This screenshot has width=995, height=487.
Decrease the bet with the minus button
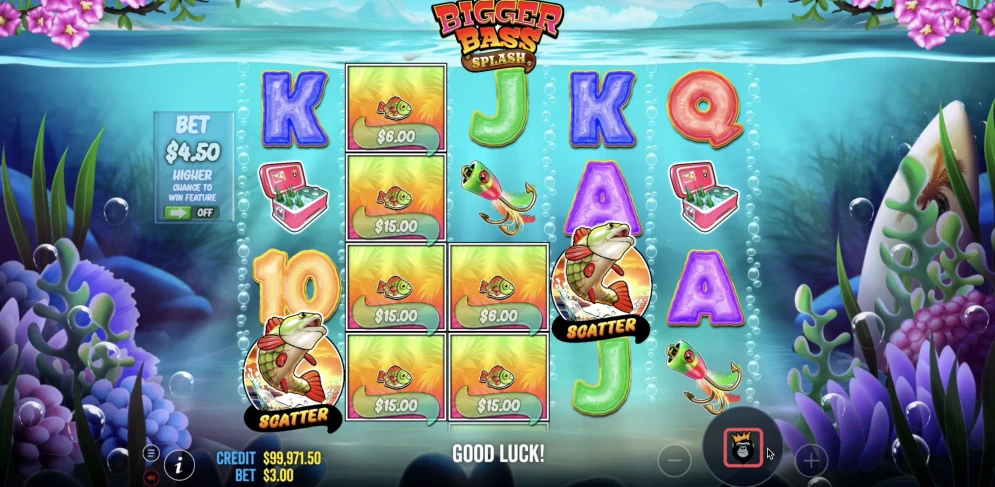[674, 461]
